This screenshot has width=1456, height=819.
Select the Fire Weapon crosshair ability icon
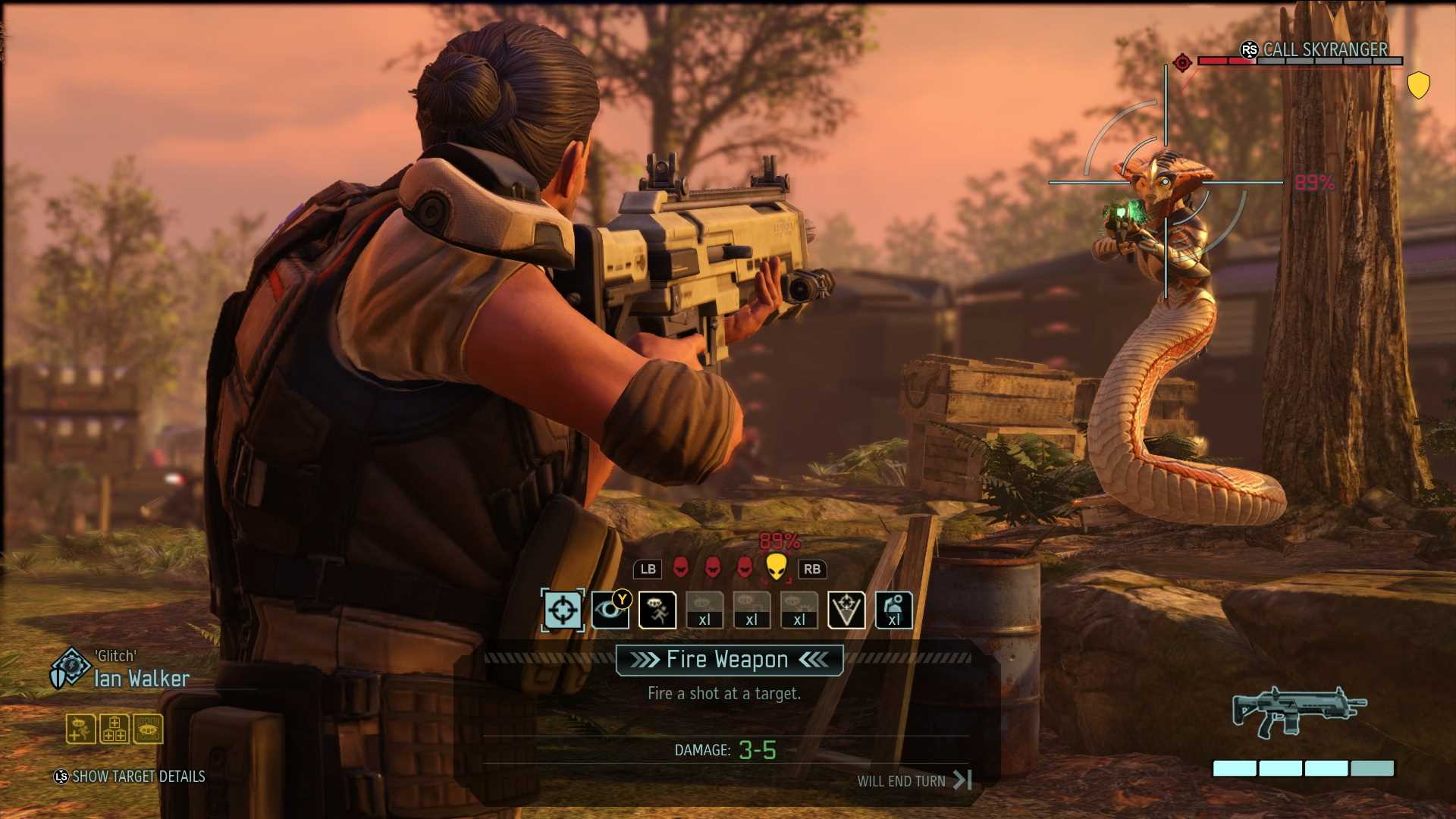click(561, 610)
